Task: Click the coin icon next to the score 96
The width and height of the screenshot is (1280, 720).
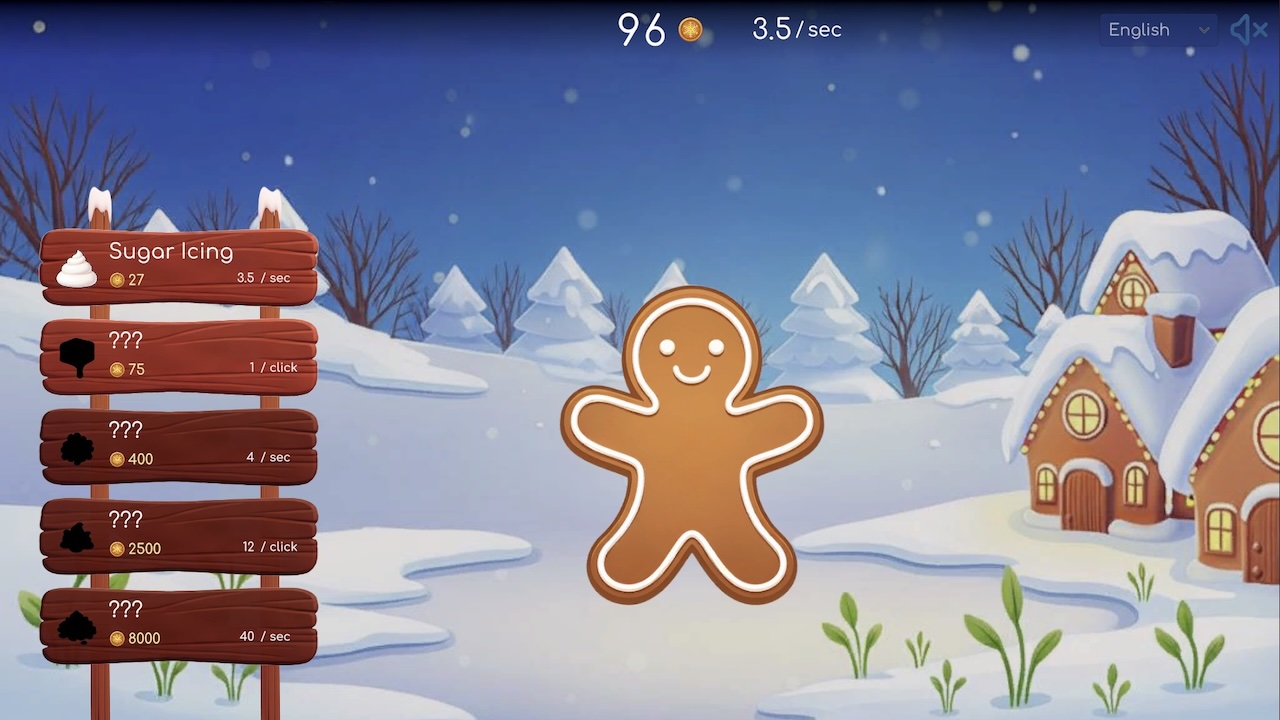Action: coord(689,30)
